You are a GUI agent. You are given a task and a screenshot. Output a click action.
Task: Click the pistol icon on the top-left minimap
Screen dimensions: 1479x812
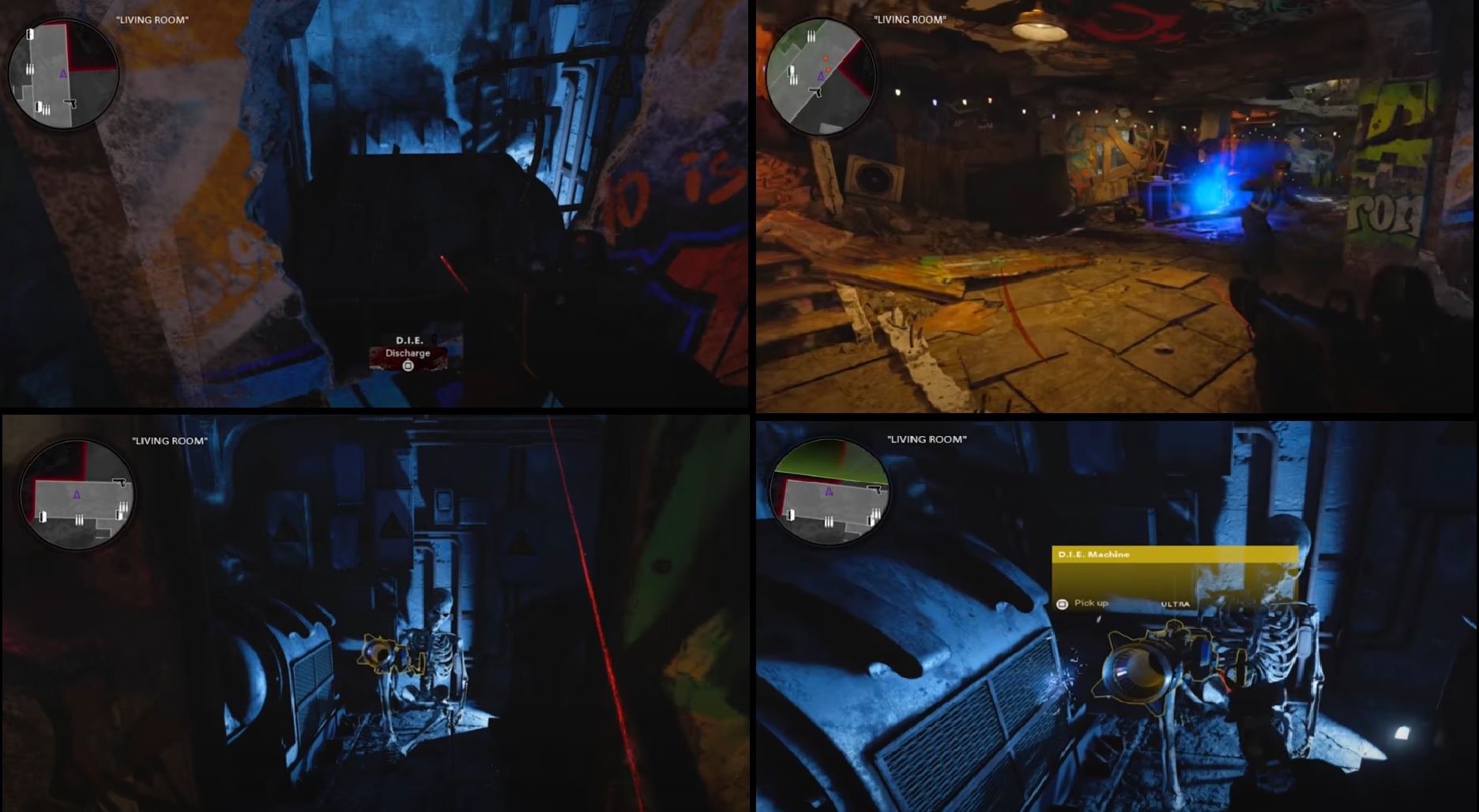coord(70,103)
